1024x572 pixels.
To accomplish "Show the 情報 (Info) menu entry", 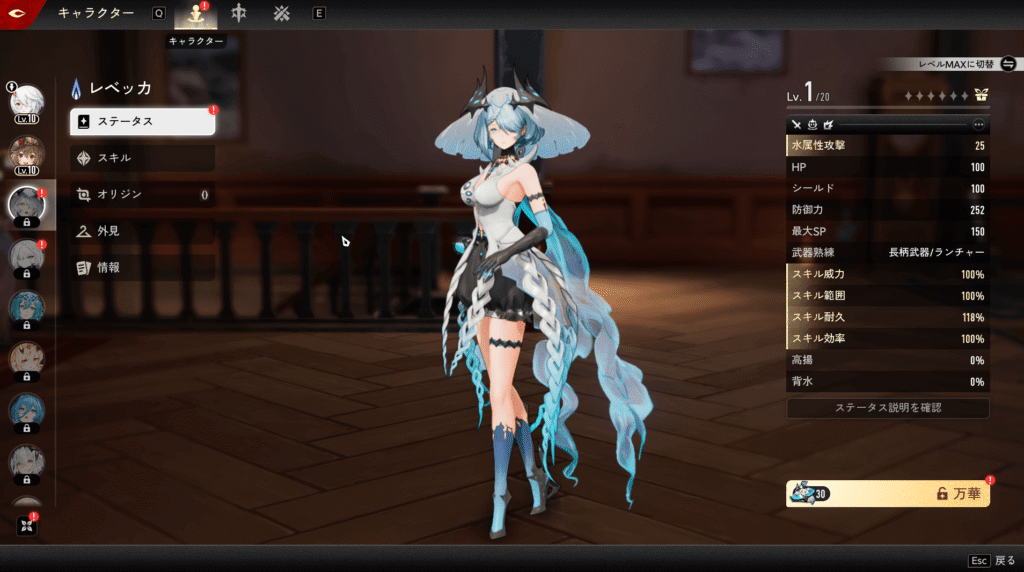I will [x=142, y=267].
